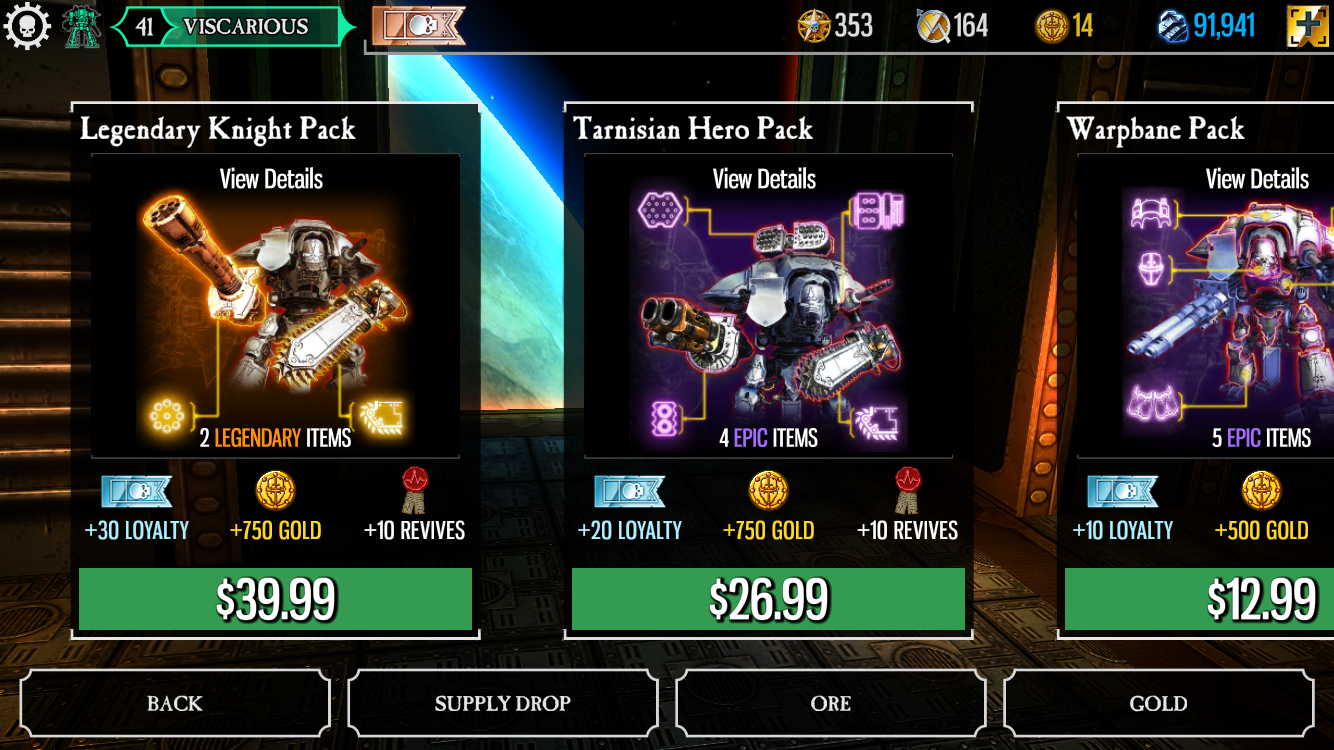Select the Gold shop tab
1334x750 pixels.
1158,704
